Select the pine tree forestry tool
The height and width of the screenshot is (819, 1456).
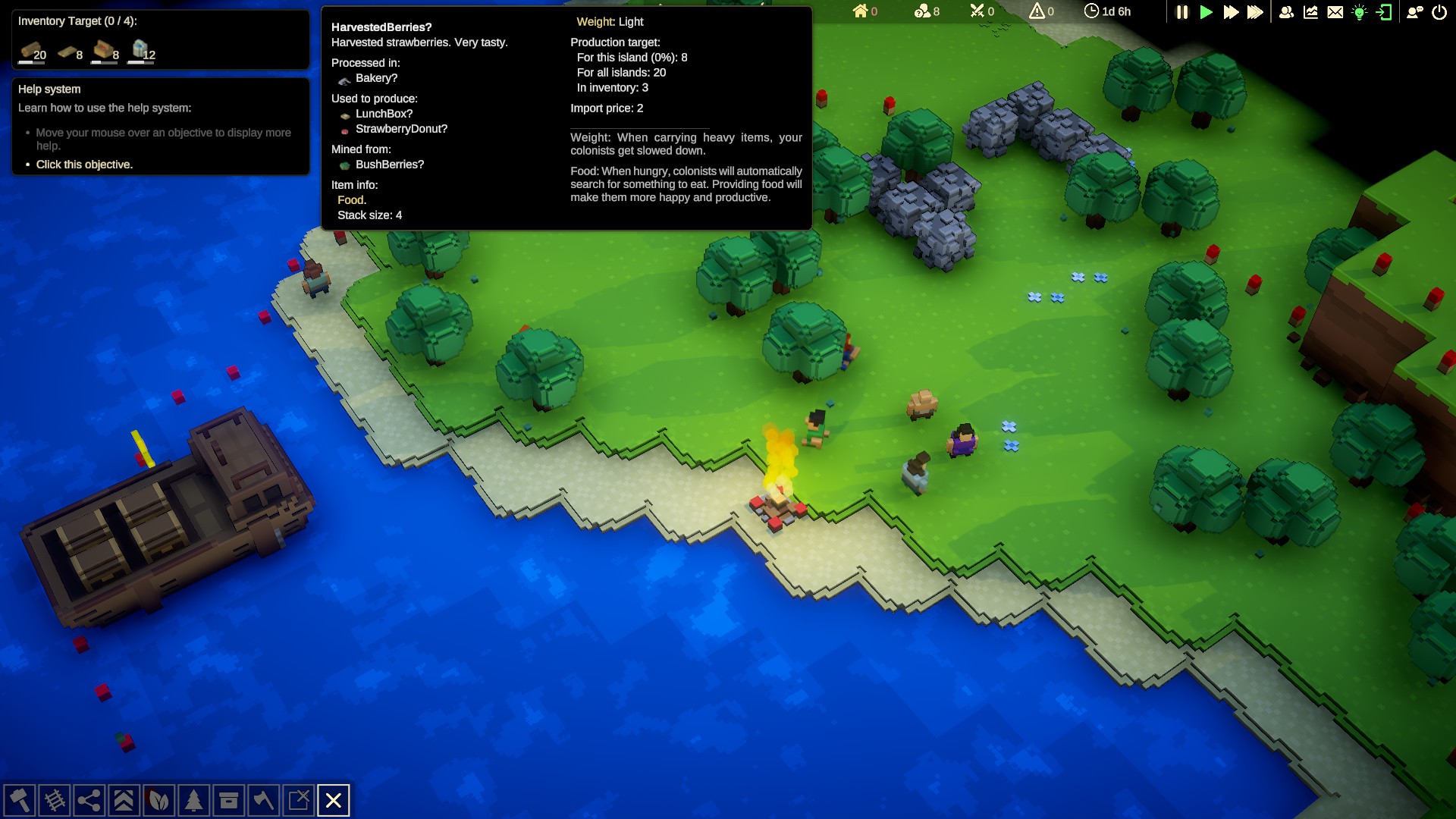pos(193,800)
